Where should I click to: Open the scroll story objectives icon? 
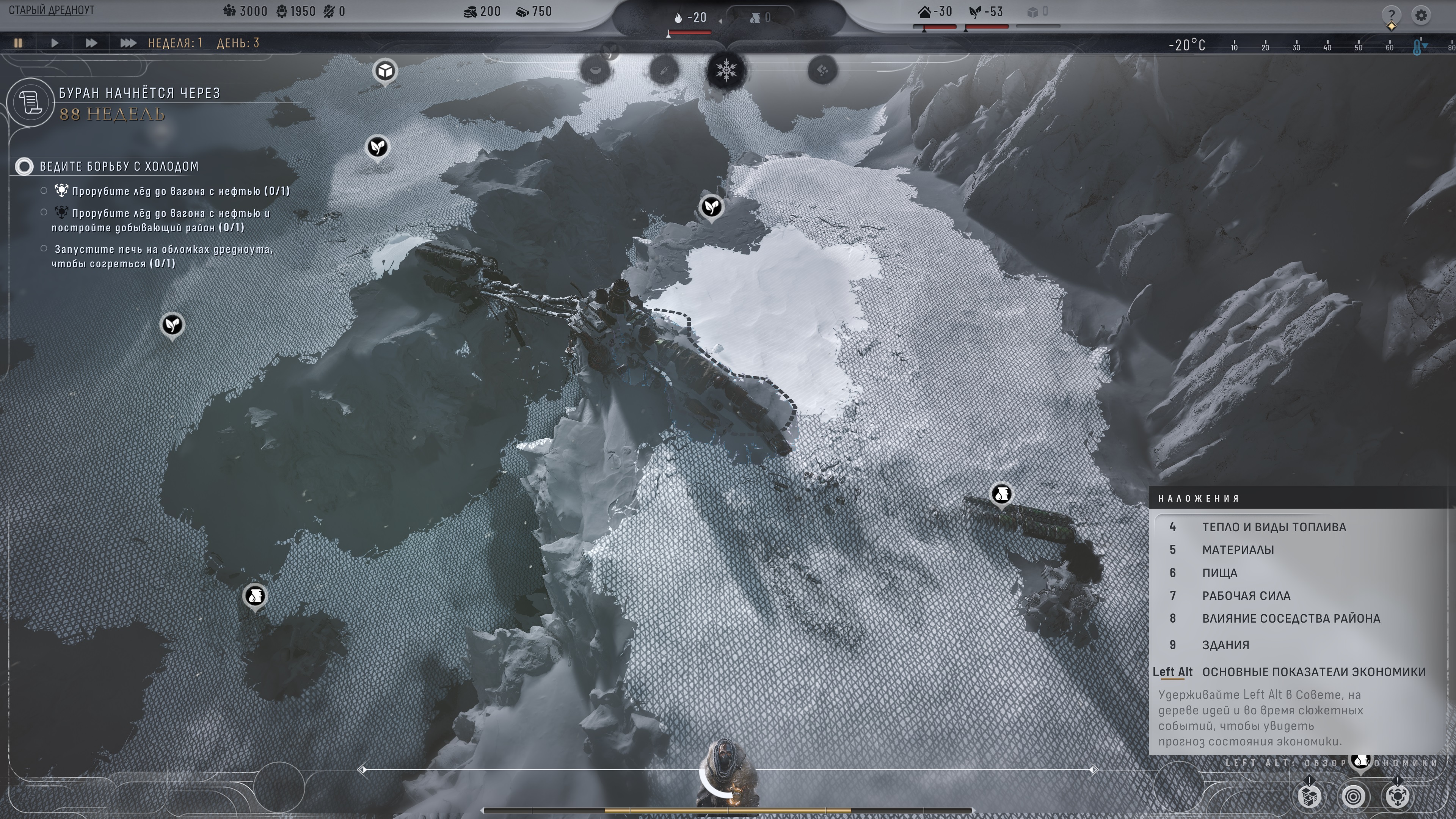click(x=30, y=102)
